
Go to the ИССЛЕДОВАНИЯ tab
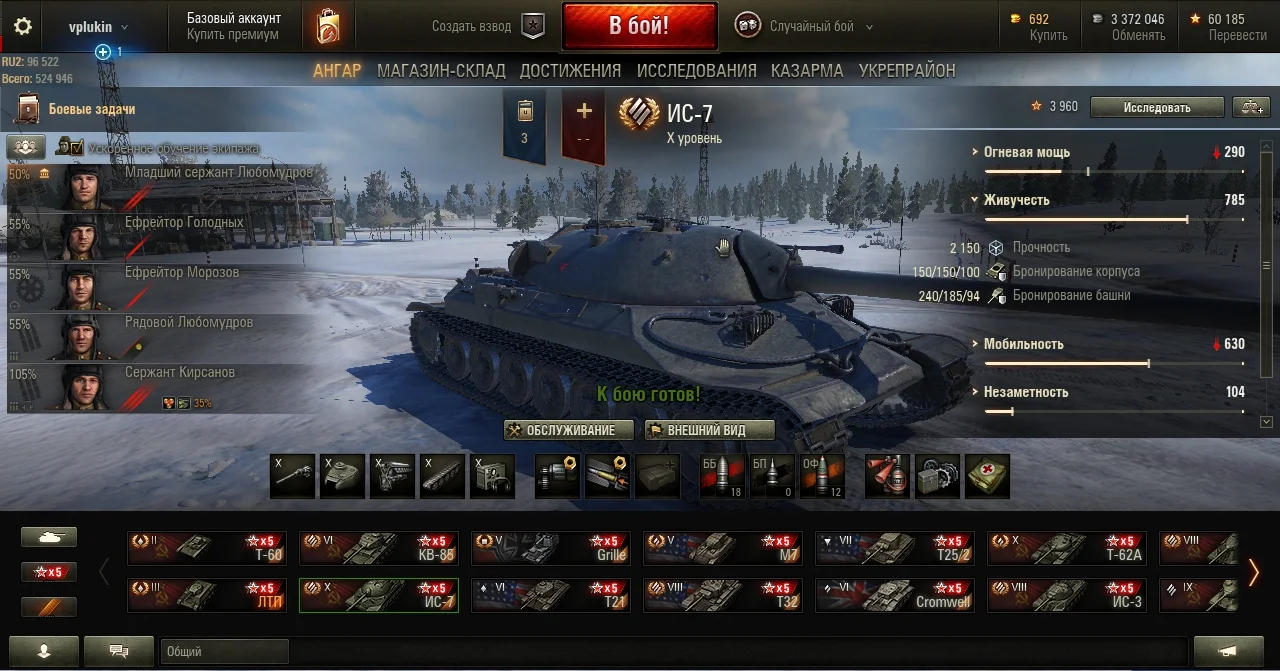[x=696, y=71]
